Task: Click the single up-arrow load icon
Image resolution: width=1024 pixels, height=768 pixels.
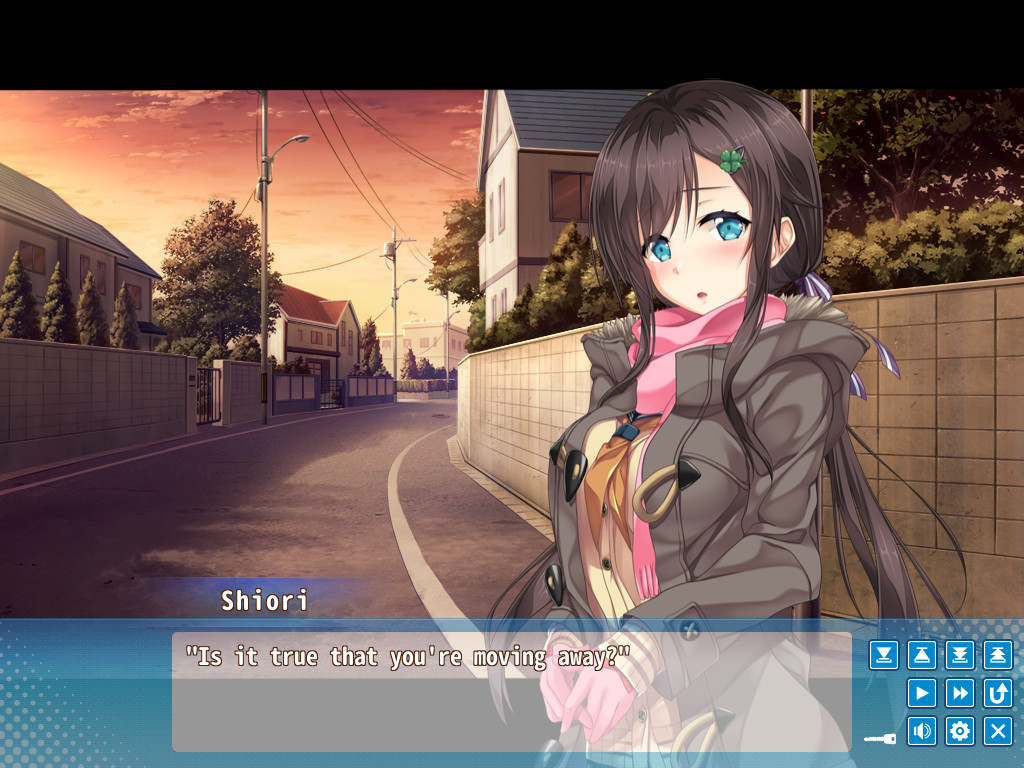Action: (922, 655)
